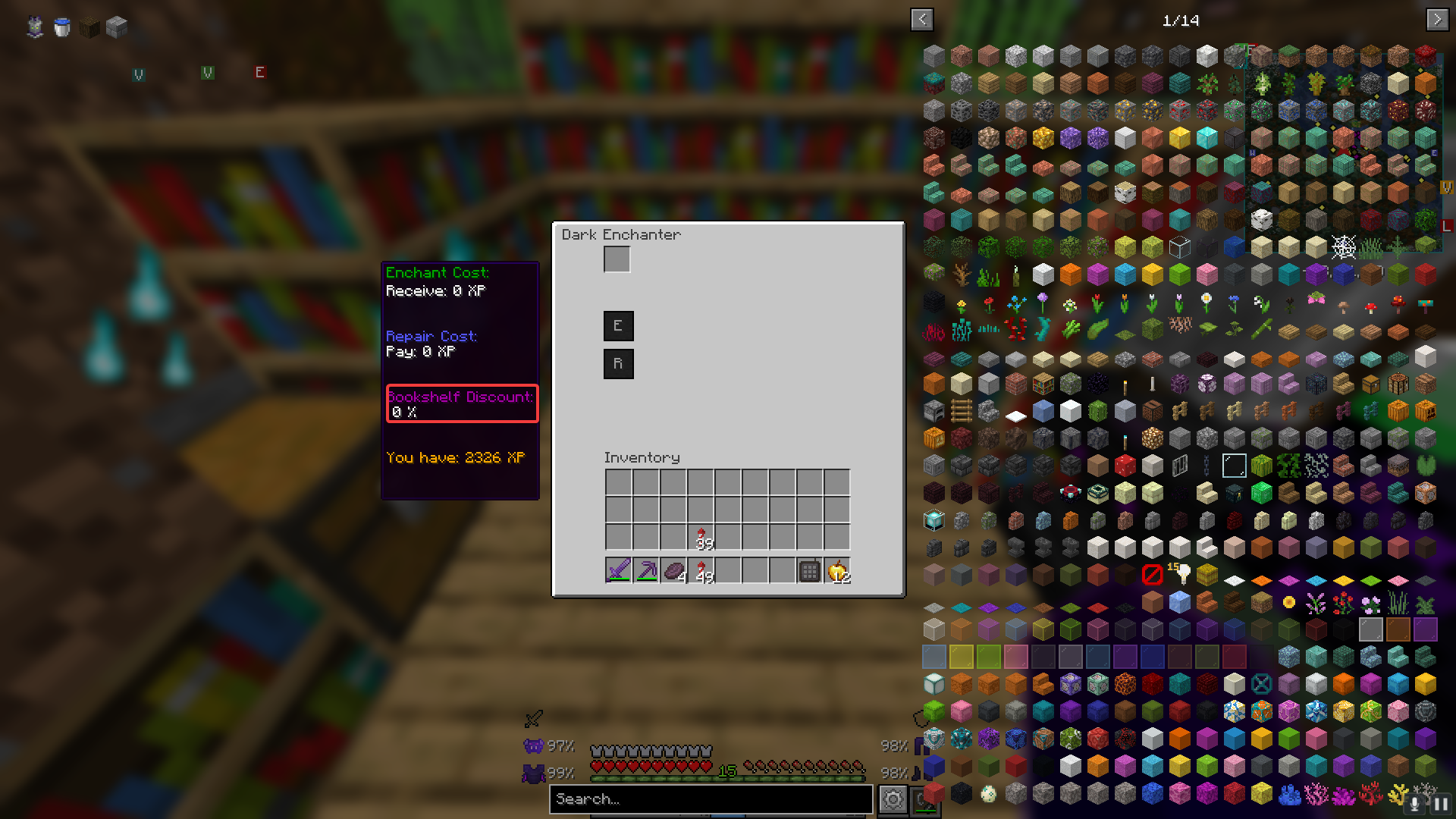This screenshot has width=1456, height=819.
Task: Click the purple chestplate armor icon near 99%
Action: click(x=534, y=773)
